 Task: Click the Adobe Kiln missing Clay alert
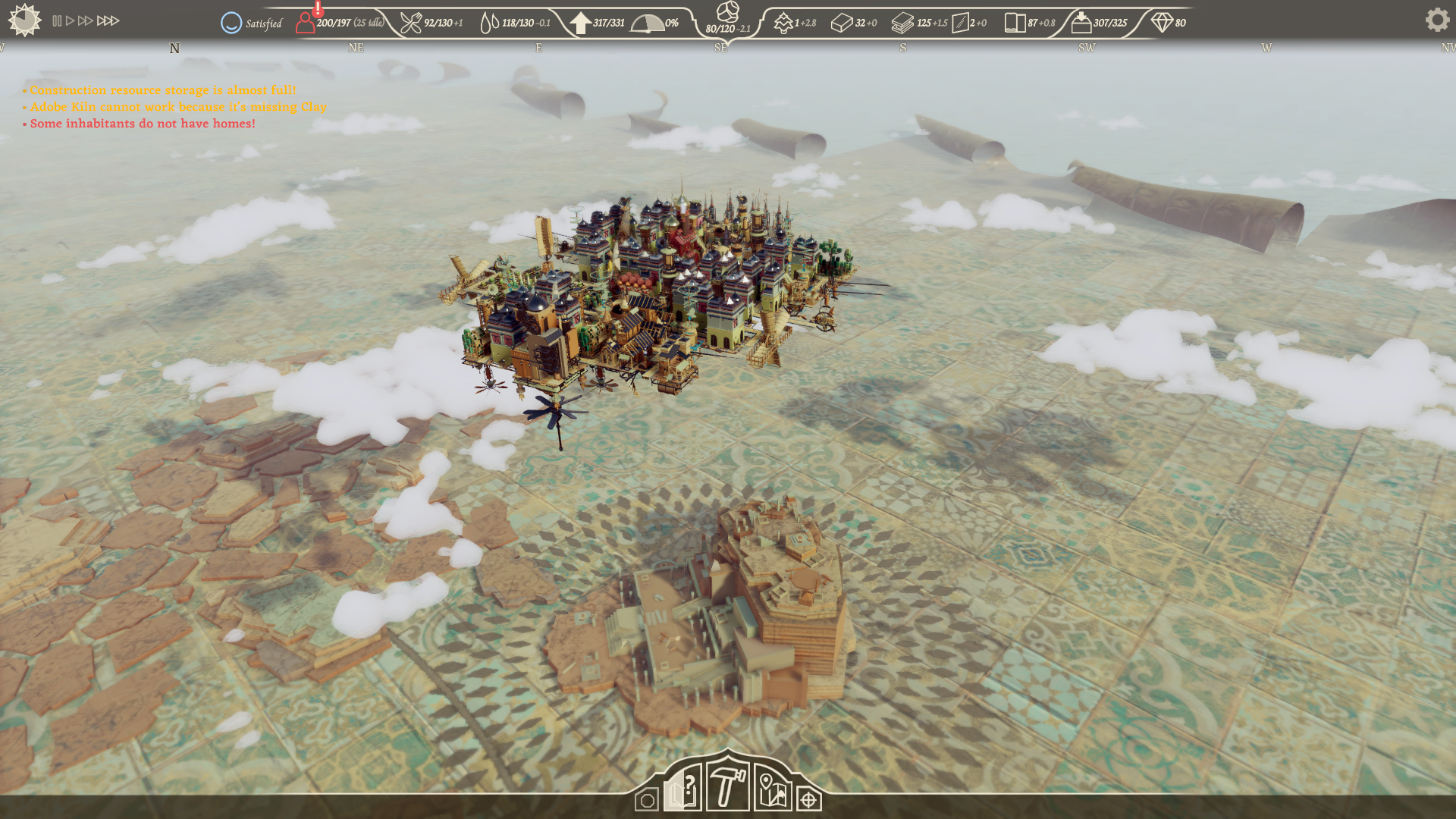pos(178,107)
